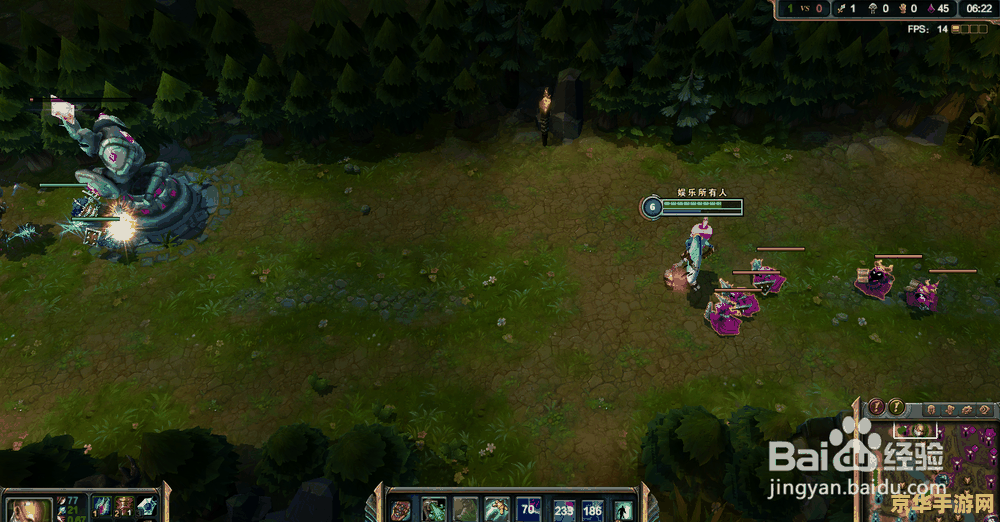Image resolution: width=1000 pixels, height=522 pixels.
Task: Click the first minimap option button
Action: [931, 409]
